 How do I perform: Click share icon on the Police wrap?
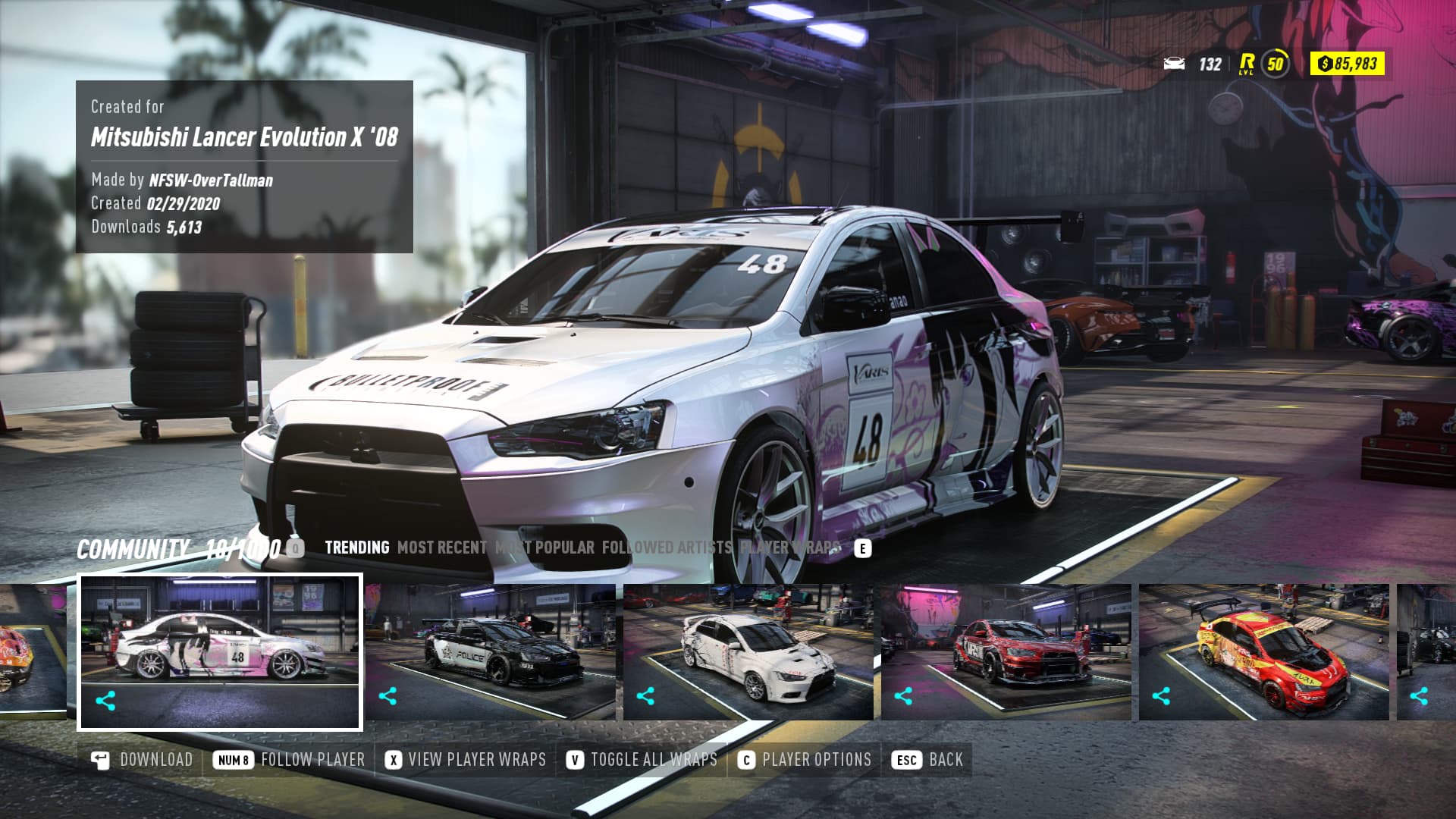pos(388,696)
